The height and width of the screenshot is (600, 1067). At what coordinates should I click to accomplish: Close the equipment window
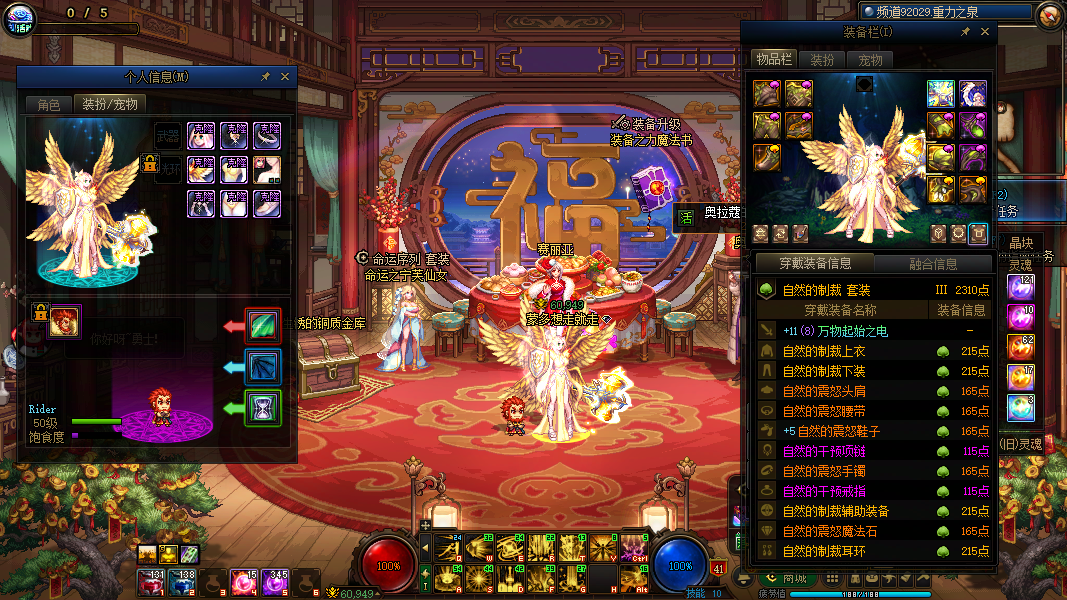(x=985, y=32)
